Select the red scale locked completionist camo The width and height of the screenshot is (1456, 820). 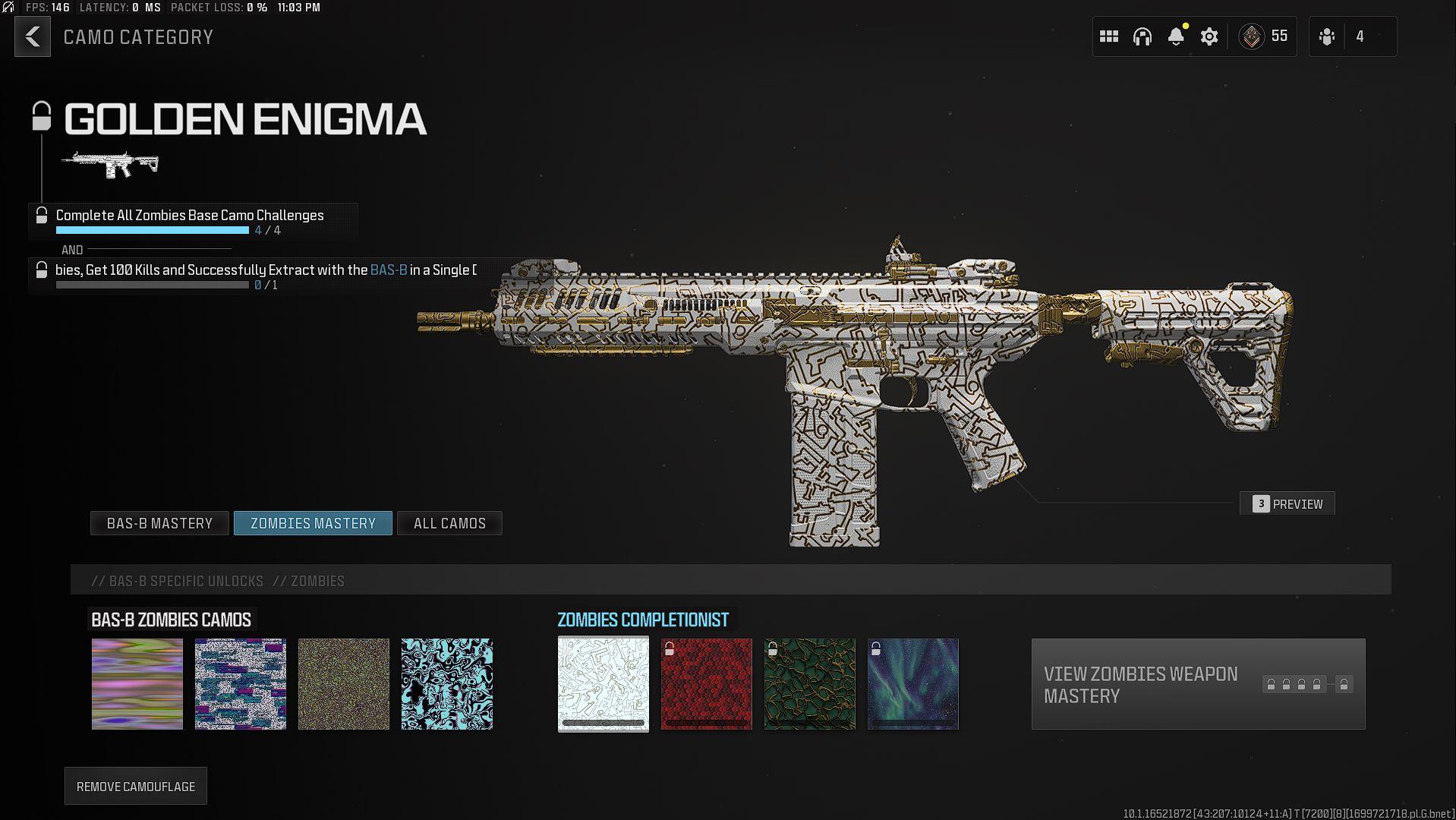(x=706, y=683)
